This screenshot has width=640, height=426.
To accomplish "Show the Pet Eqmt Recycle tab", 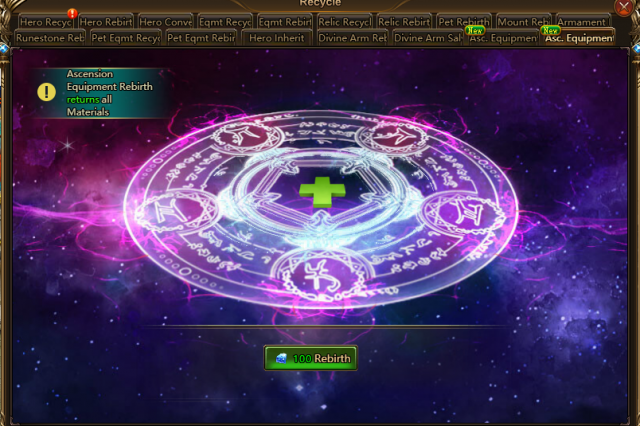I will click(125, 39).
